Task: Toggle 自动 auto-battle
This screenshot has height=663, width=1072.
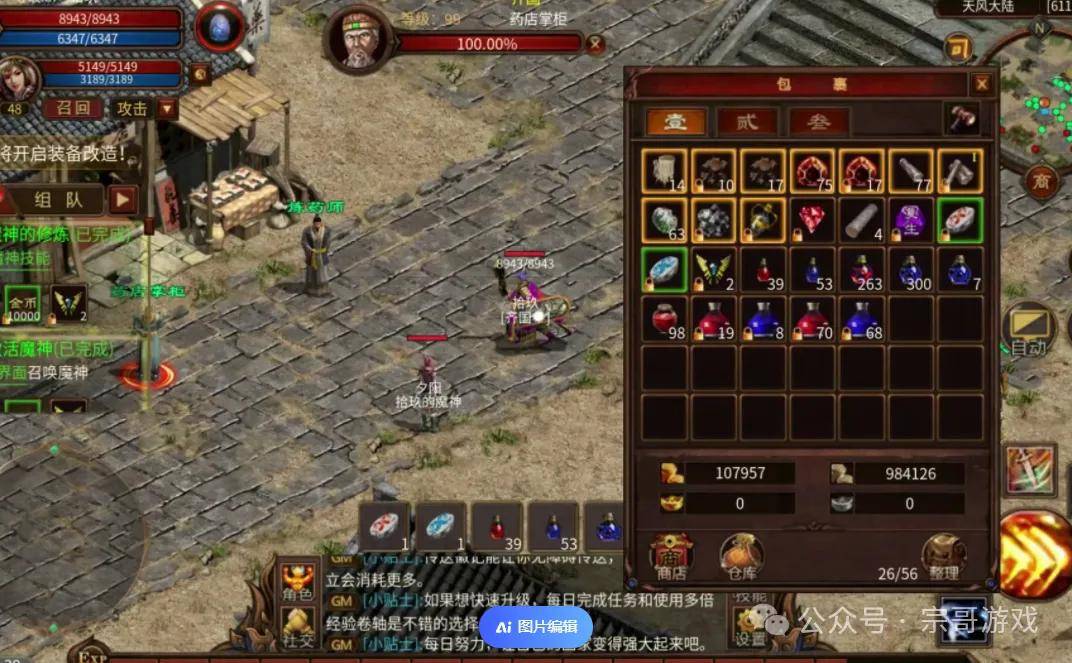Action: [x=1028, y=332]
